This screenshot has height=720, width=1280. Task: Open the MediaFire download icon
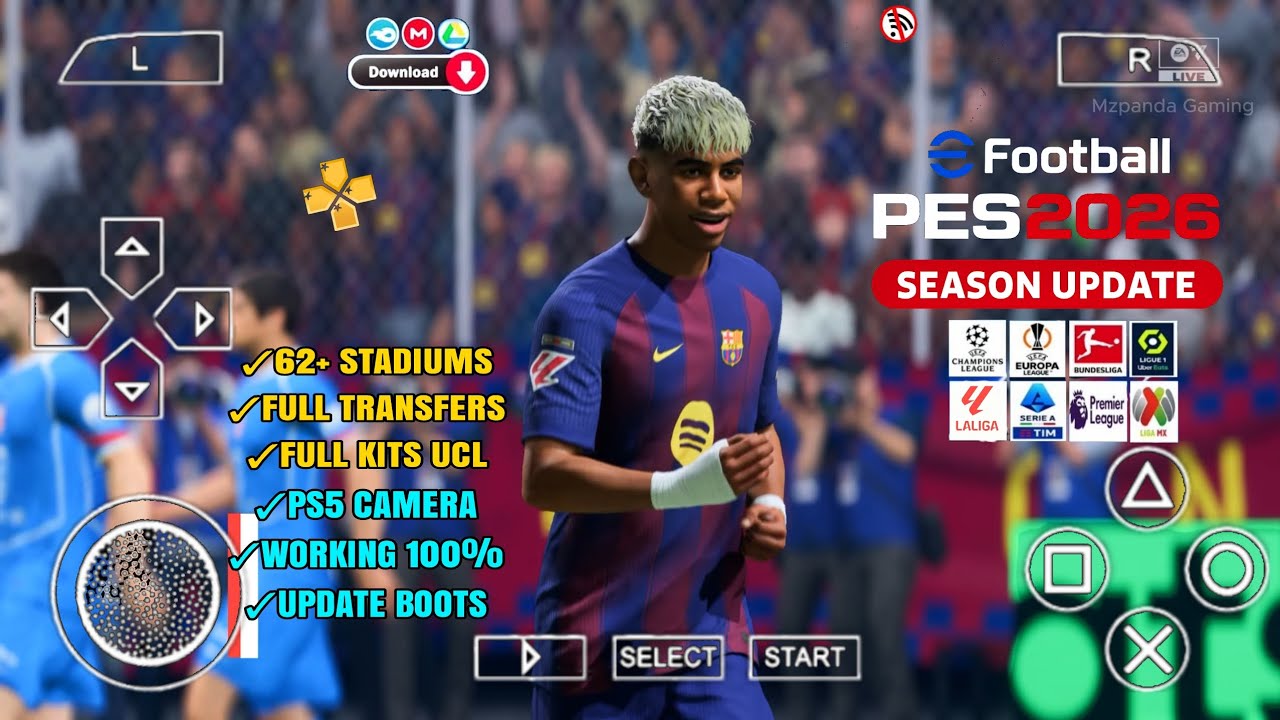(381, 31)
